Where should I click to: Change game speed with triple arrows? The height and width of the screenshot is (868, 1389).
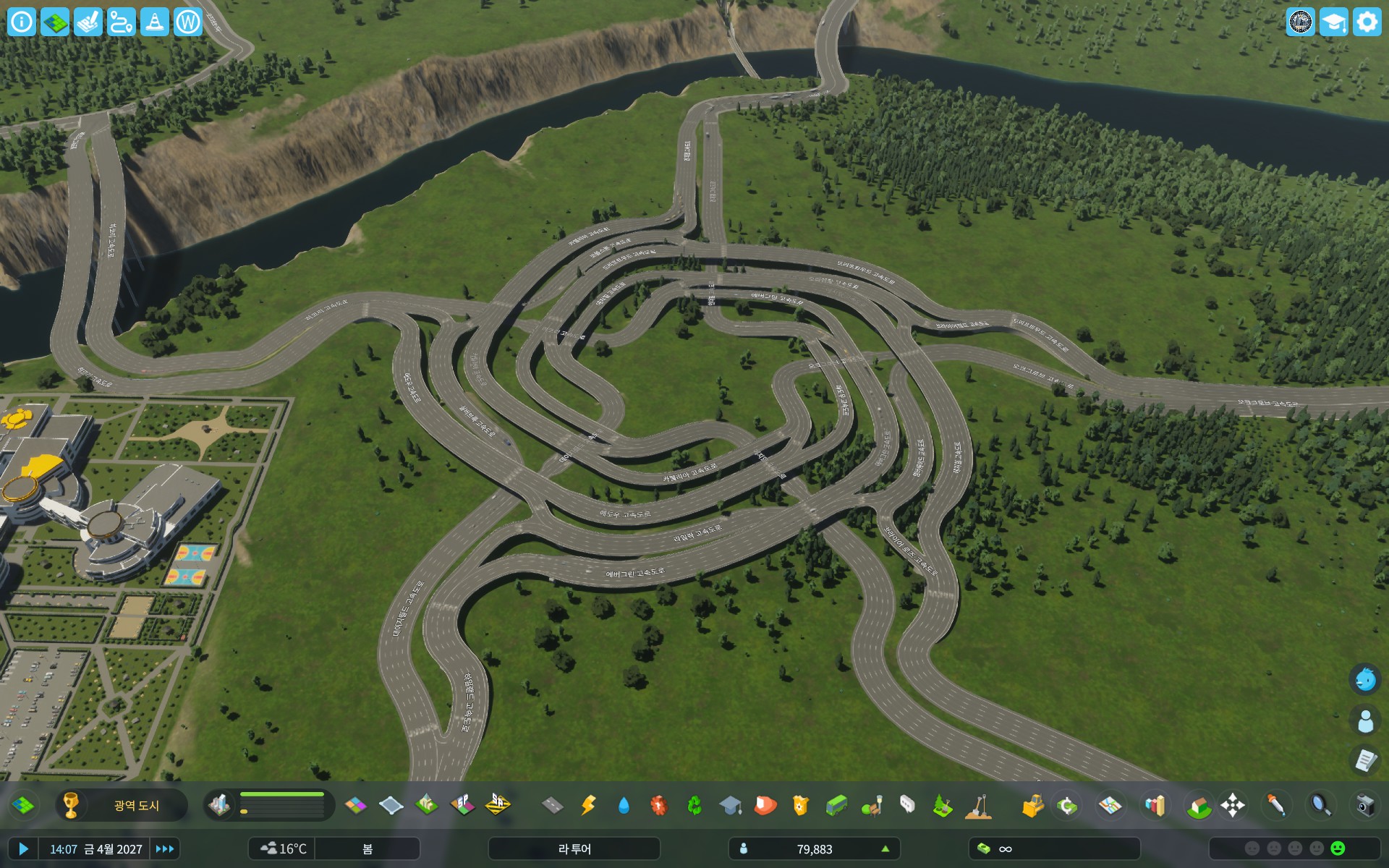(x=164, y=848)
